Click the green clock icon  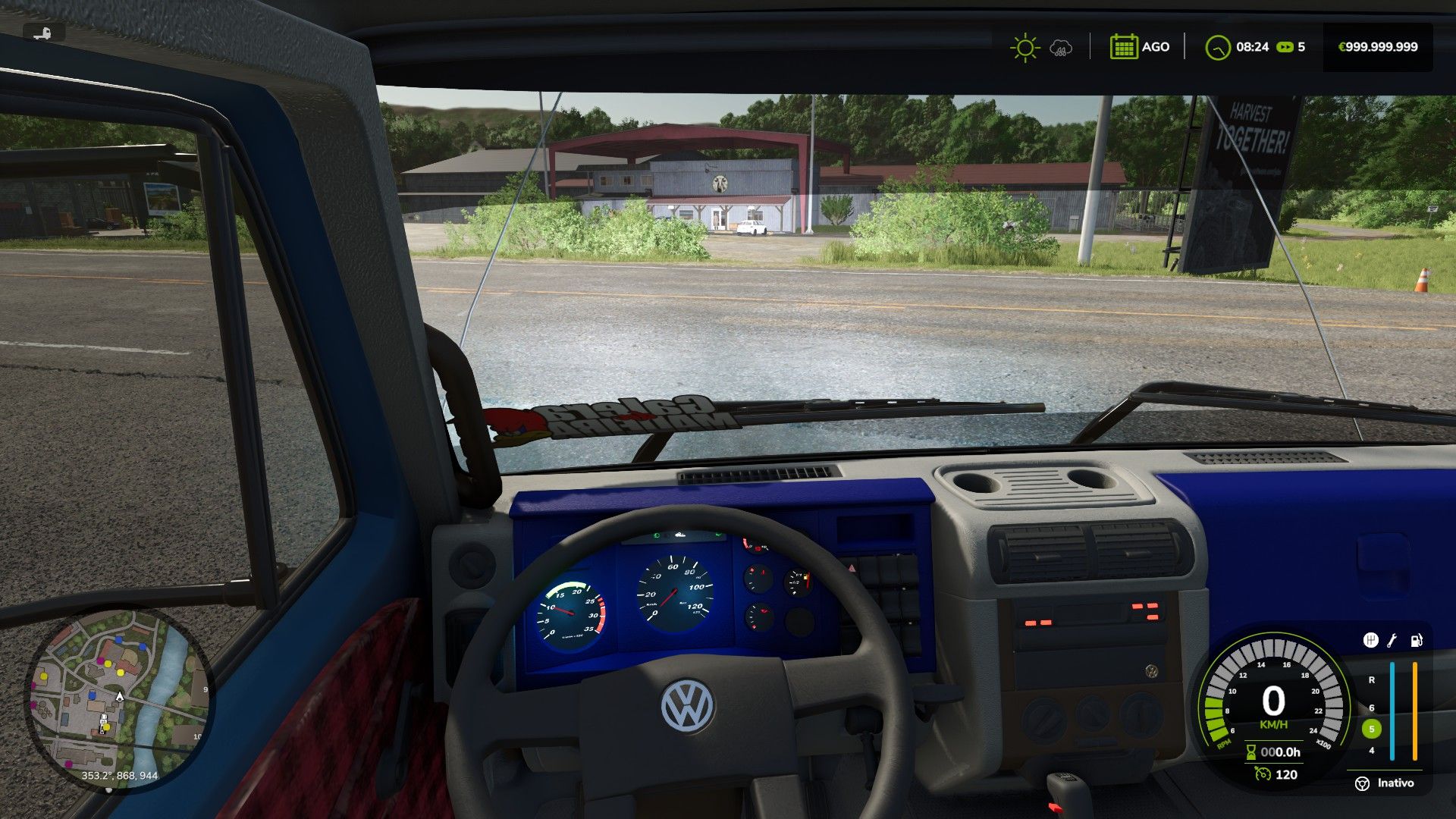tap(1217, 47)
